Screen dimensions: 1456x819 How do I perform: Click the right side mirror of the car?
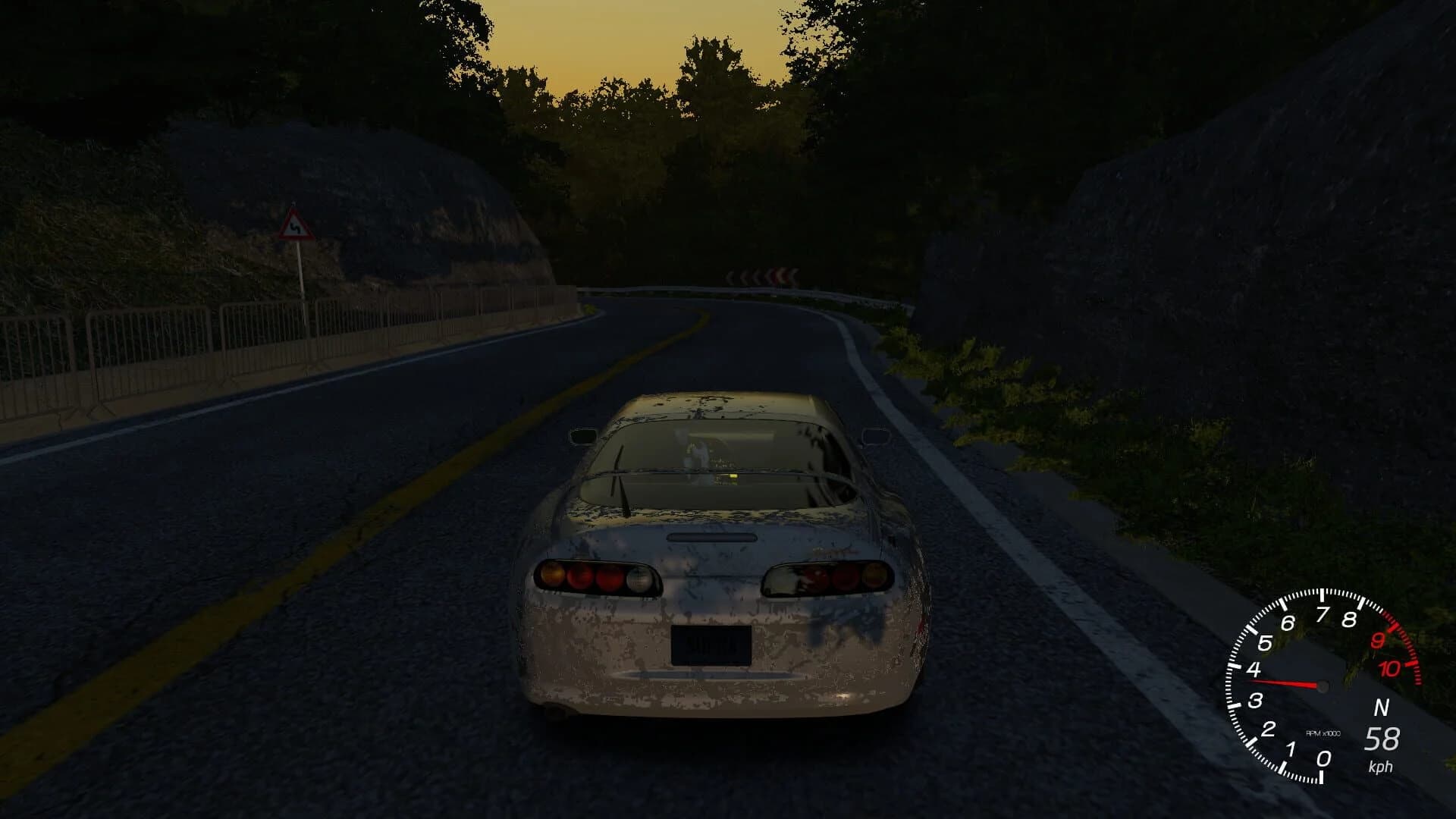point(876,435)
